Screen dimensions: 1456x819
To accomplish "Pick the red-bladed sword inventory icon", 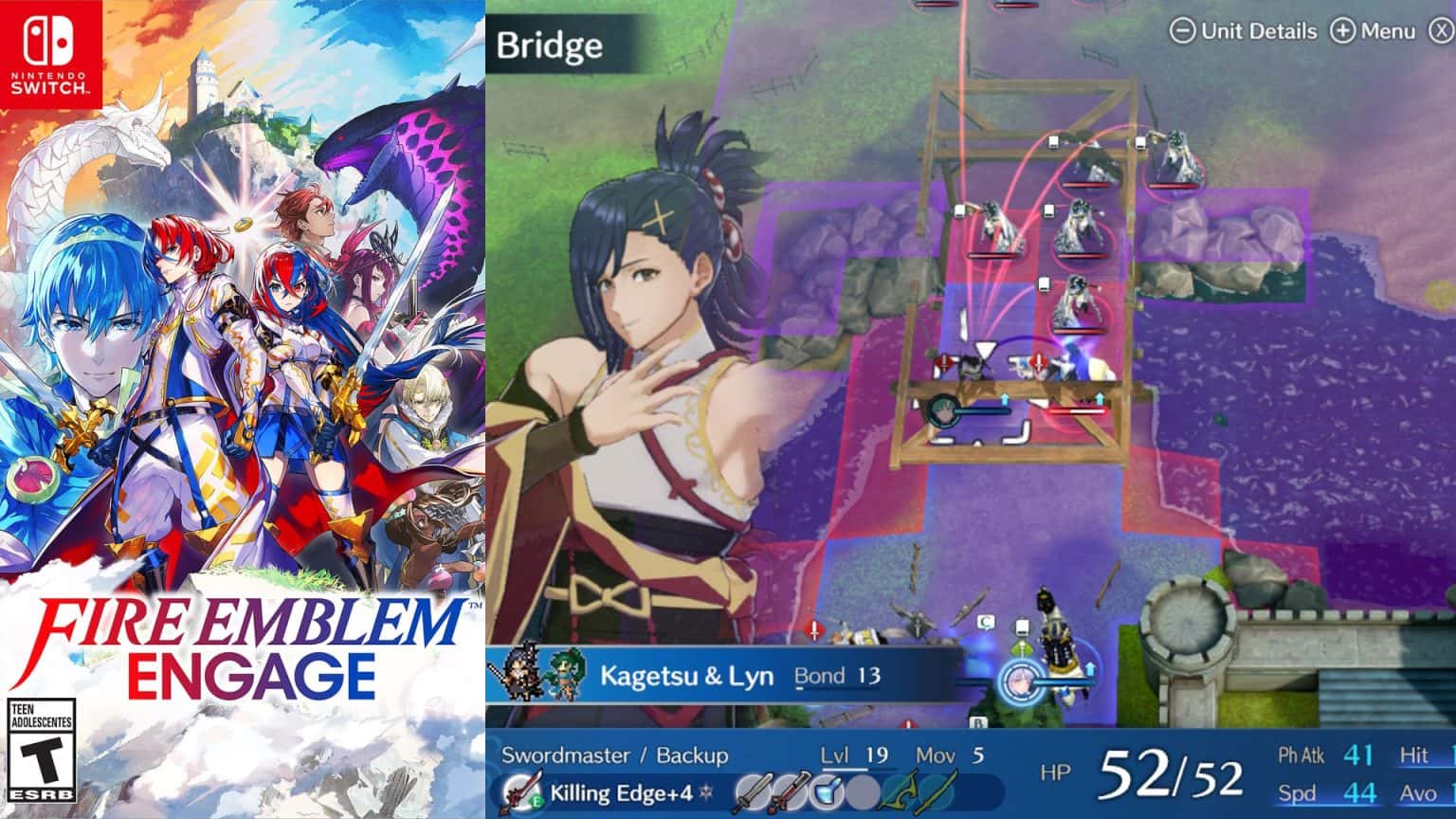I will 790,792.
